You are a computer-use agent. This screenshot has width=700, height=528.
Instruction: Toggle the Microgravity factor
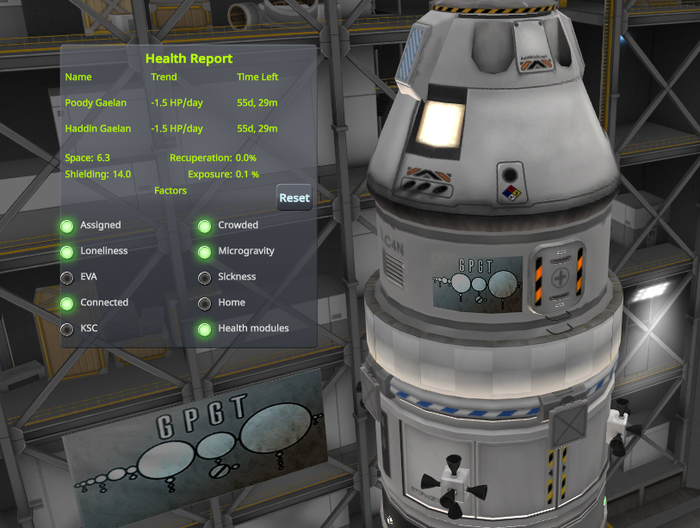(x=204, y=252)
